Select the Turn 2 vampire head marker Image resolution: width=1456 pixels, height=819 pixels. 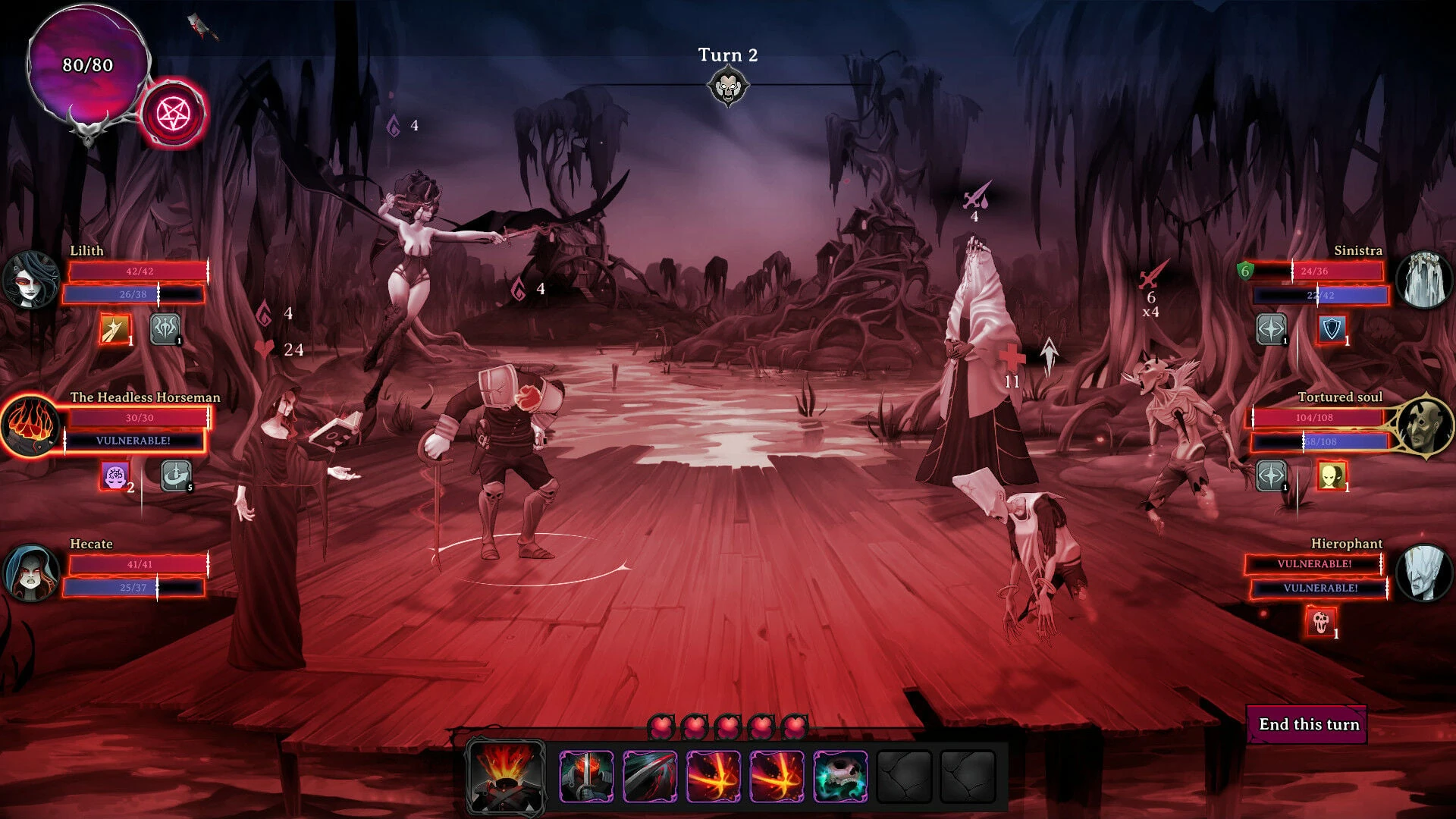[730, 86]
